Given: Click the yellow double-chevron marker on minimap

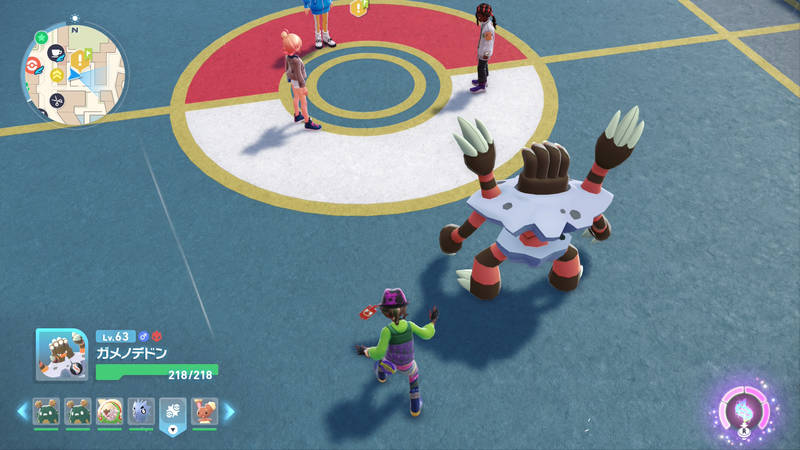Looking at the screenshot, I should pos(58,75).
